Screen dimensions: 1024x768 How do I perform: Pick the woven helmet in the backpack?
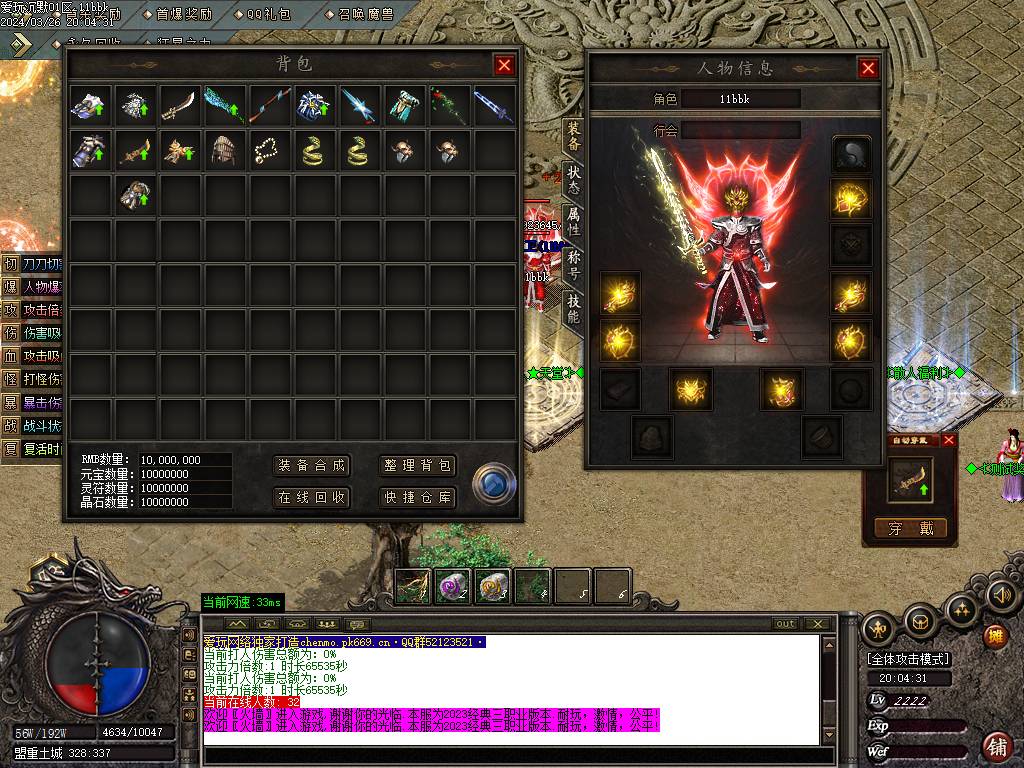[224, 151]
